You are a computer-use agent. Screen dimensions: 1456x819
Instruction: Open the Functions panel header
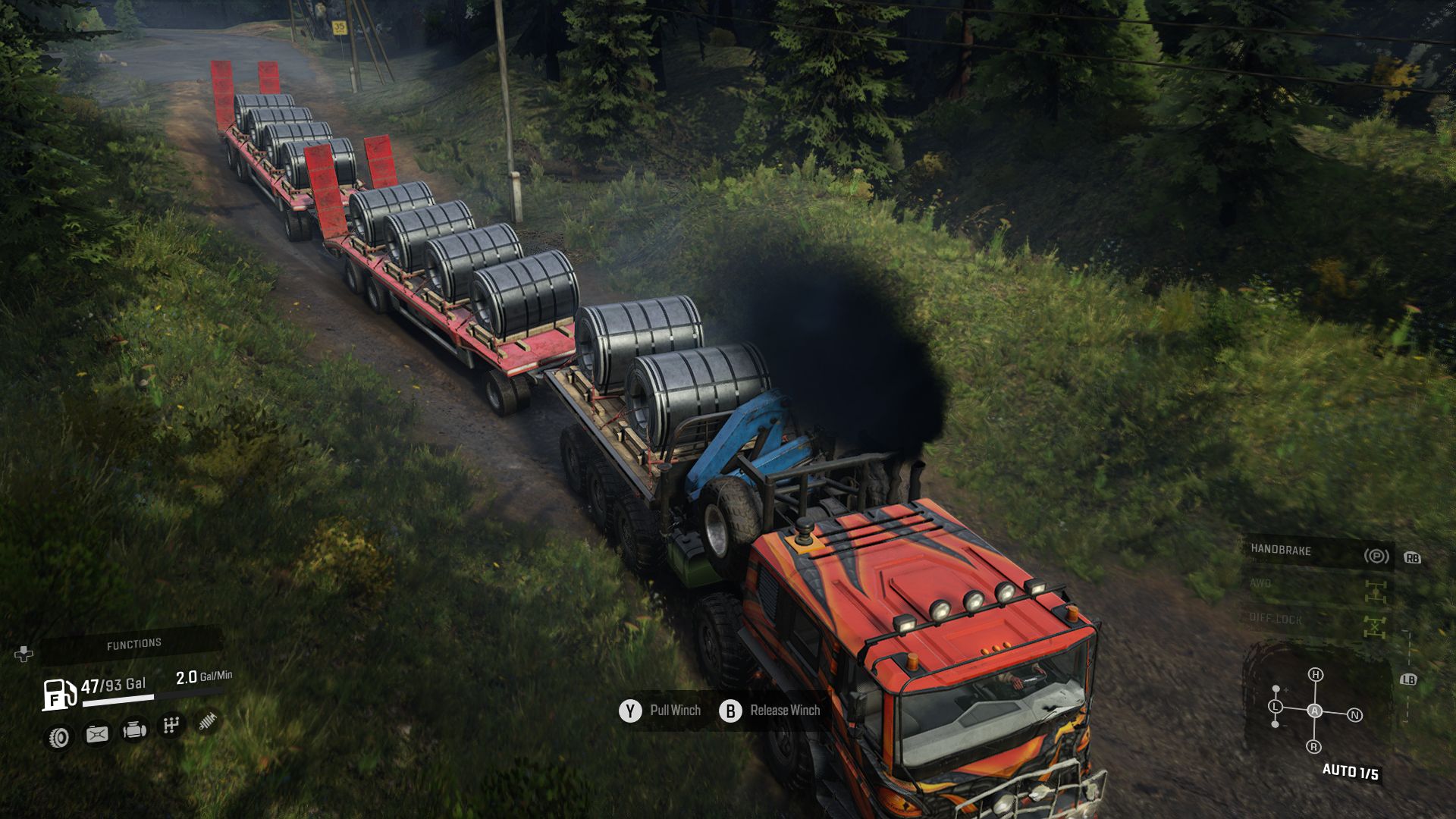point(134,644)
